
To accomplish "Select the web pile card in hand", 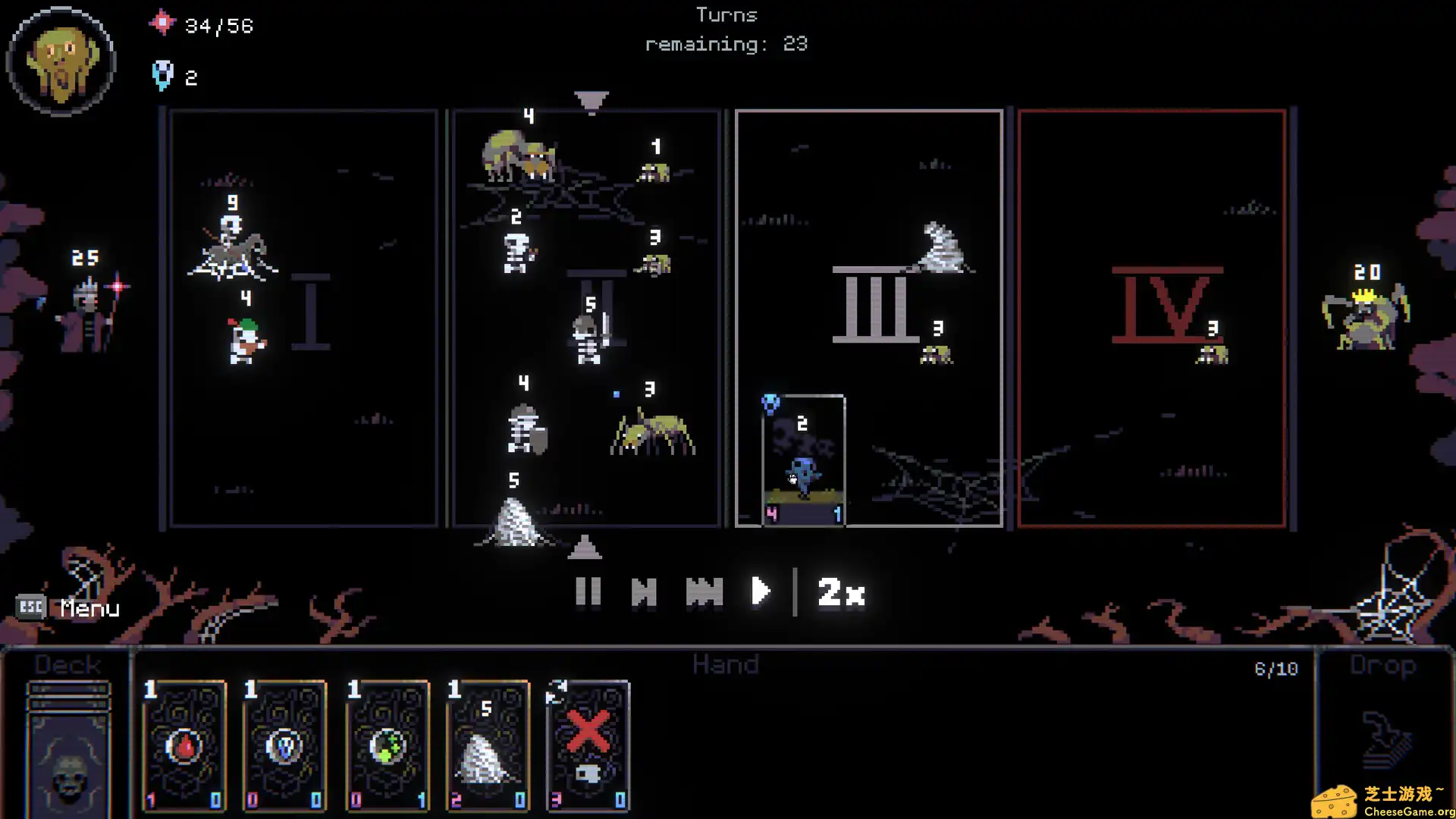I will [488, 747].
